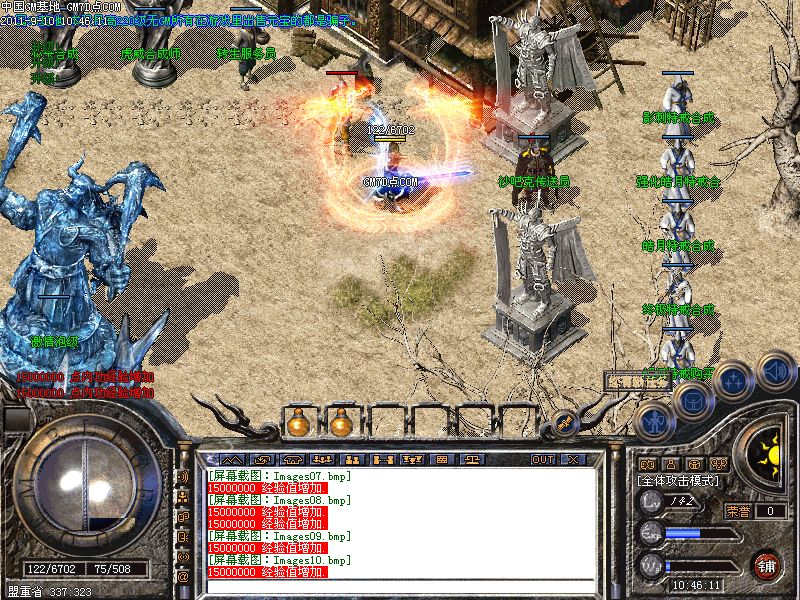
Task: Click the round satellite icon near the belt
Action: [565, 423]
